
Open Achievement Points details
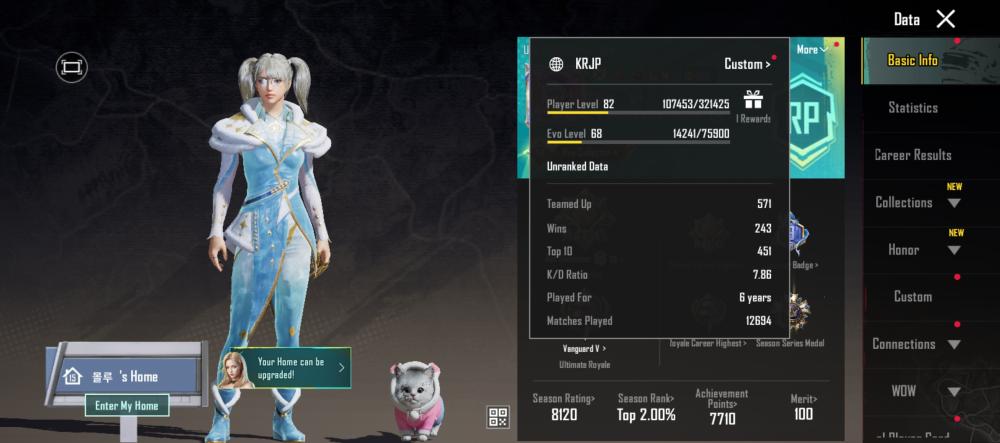point(722,407)
